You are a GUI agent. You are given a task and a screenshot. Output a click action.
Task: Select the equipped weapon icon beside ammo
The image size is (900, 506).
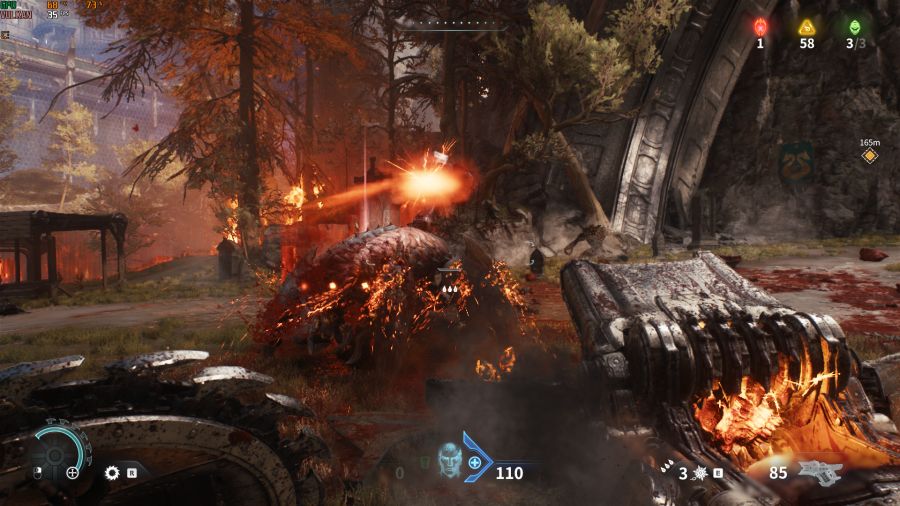coord(820,472)
